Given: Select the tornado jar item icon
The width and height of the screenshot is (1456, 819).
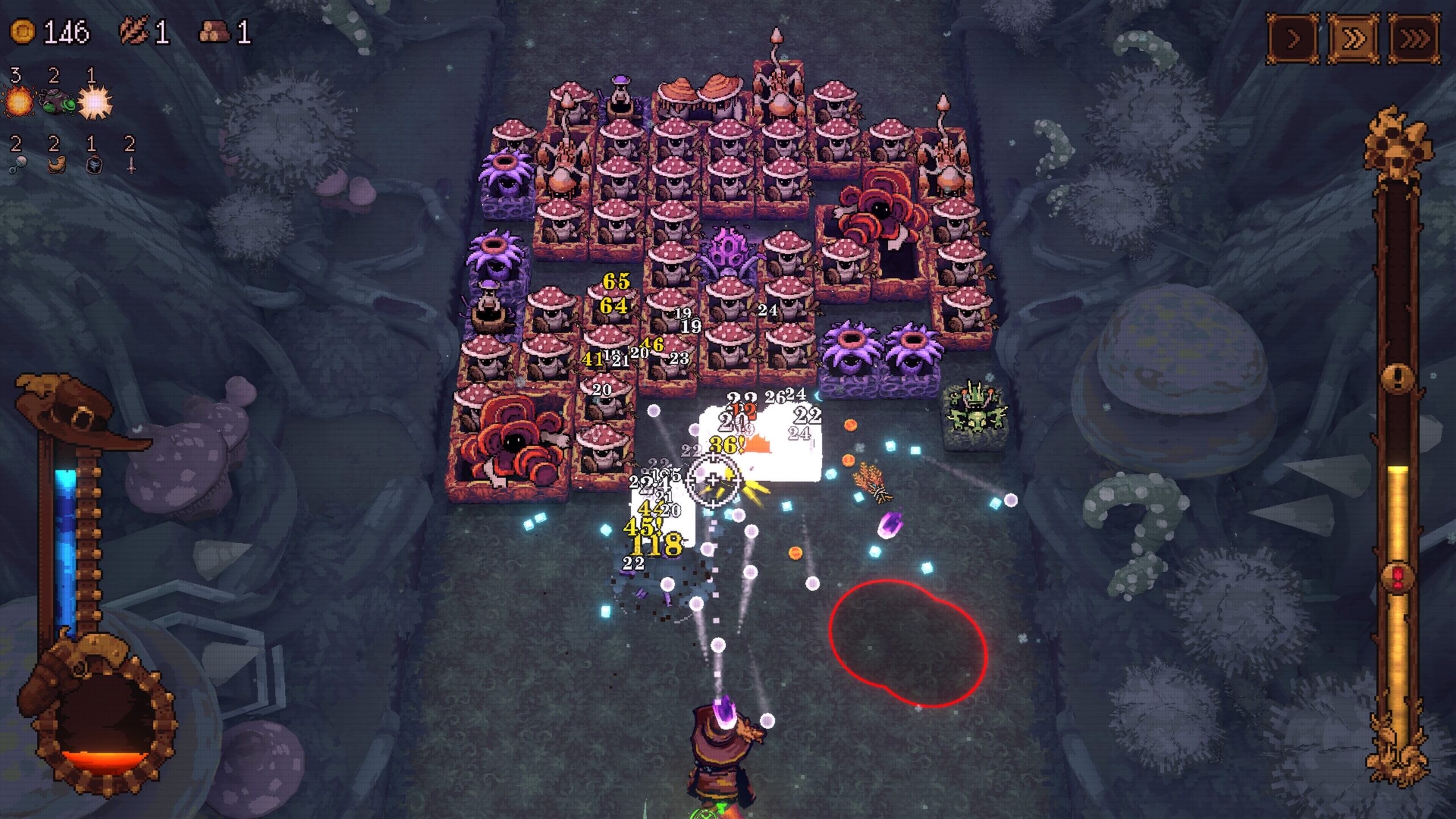Looking at the screenshot, I should tap(94, 165).
